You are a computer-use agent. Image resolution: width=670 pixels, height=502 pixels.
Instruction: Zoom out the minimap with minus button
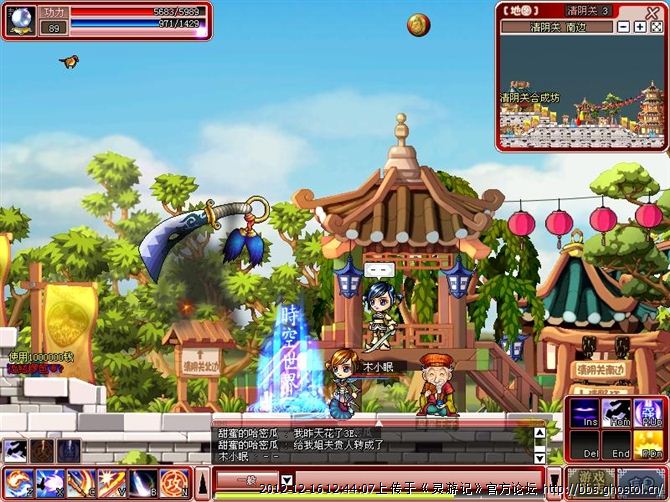623,27
